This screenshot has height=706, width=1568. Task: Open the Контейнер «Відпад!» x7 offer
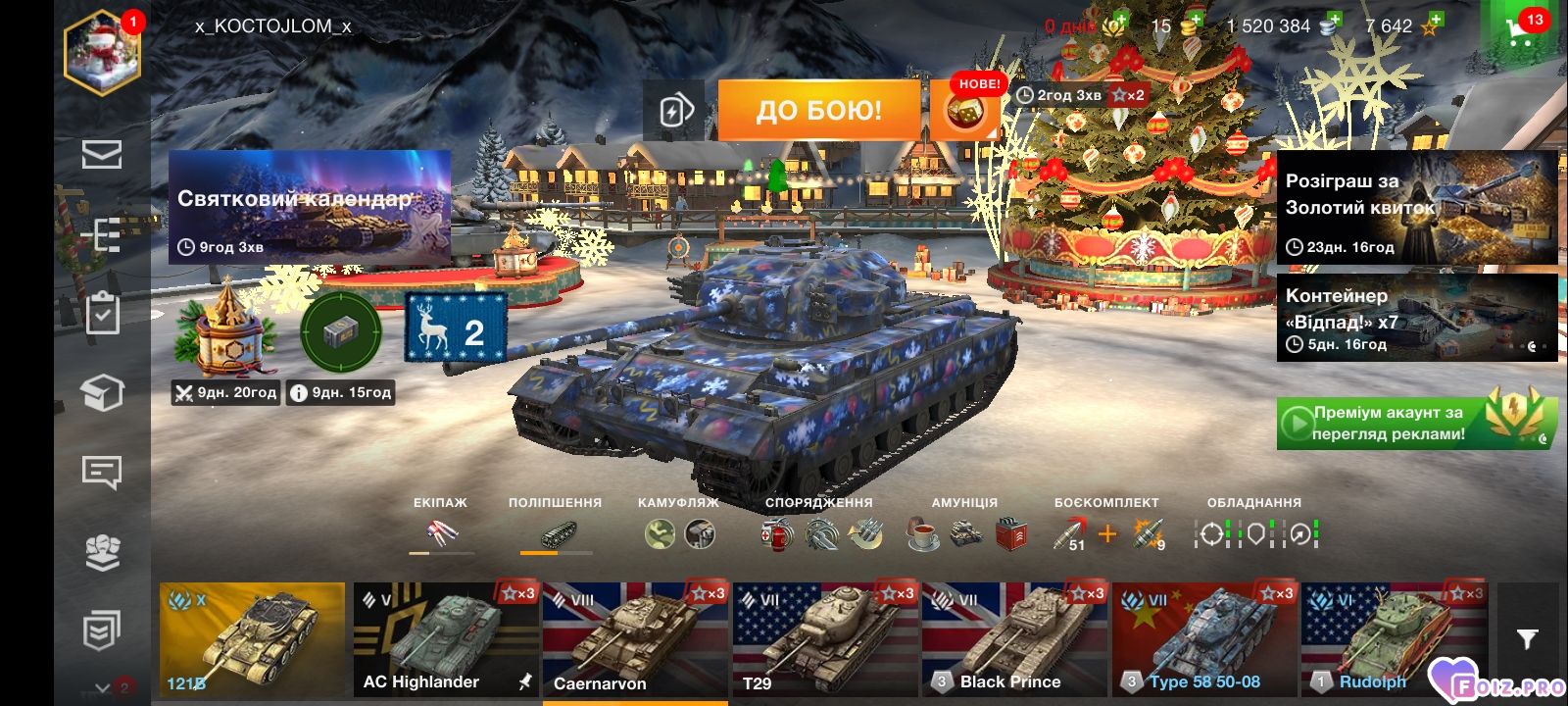click(1416, 318)
